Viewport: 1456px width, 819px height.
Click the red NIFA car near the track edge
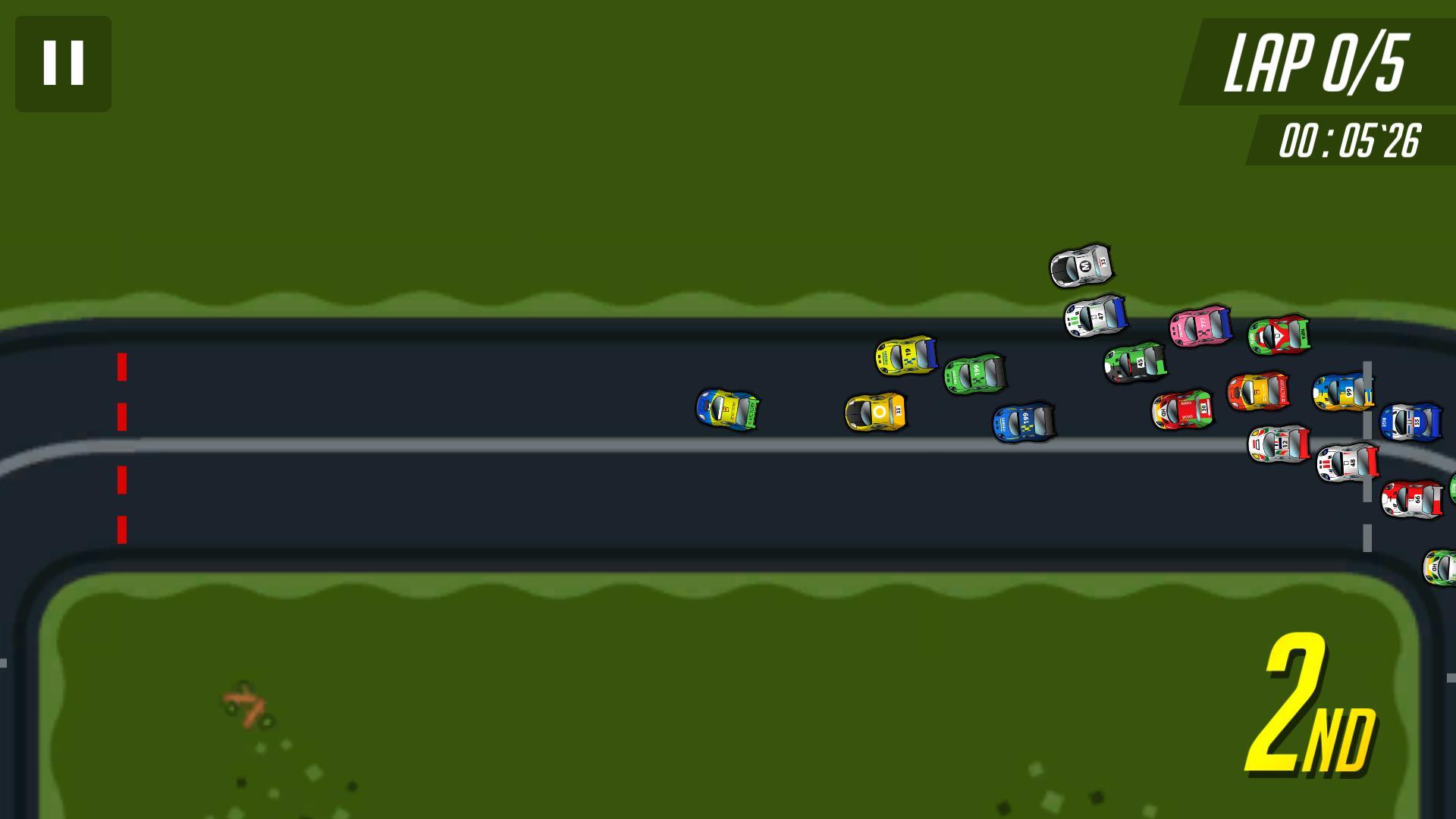[1279, 335]
